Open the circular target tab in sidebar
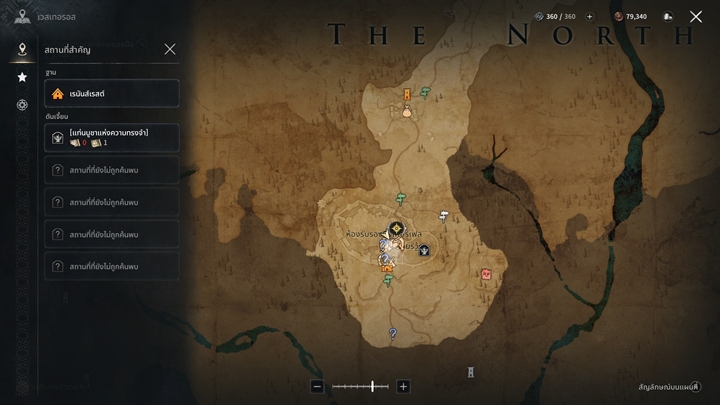The image size is (720, 405). (22, 105)
